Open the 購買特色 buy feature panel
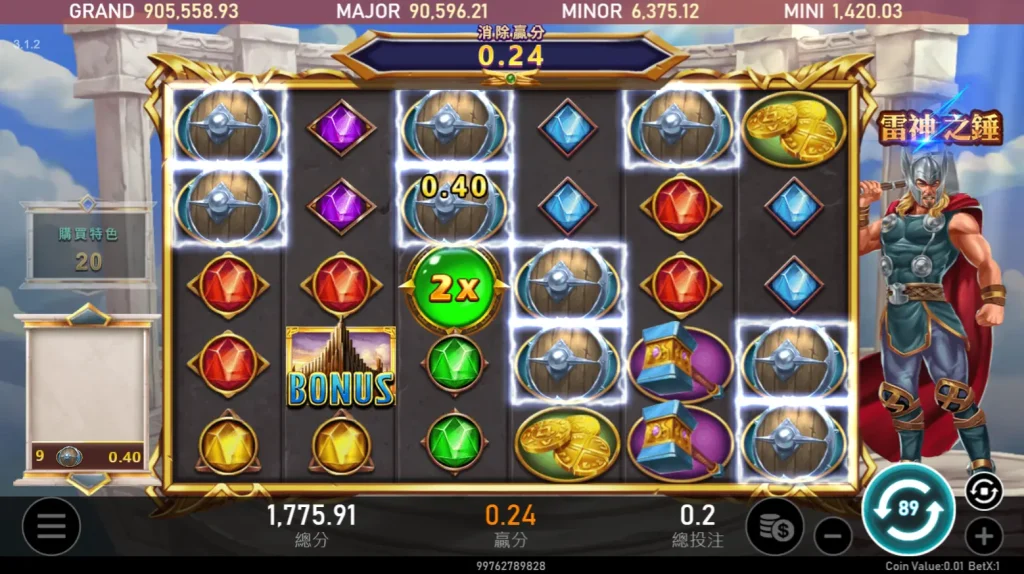1024x574 pixels. click(88, 247)
